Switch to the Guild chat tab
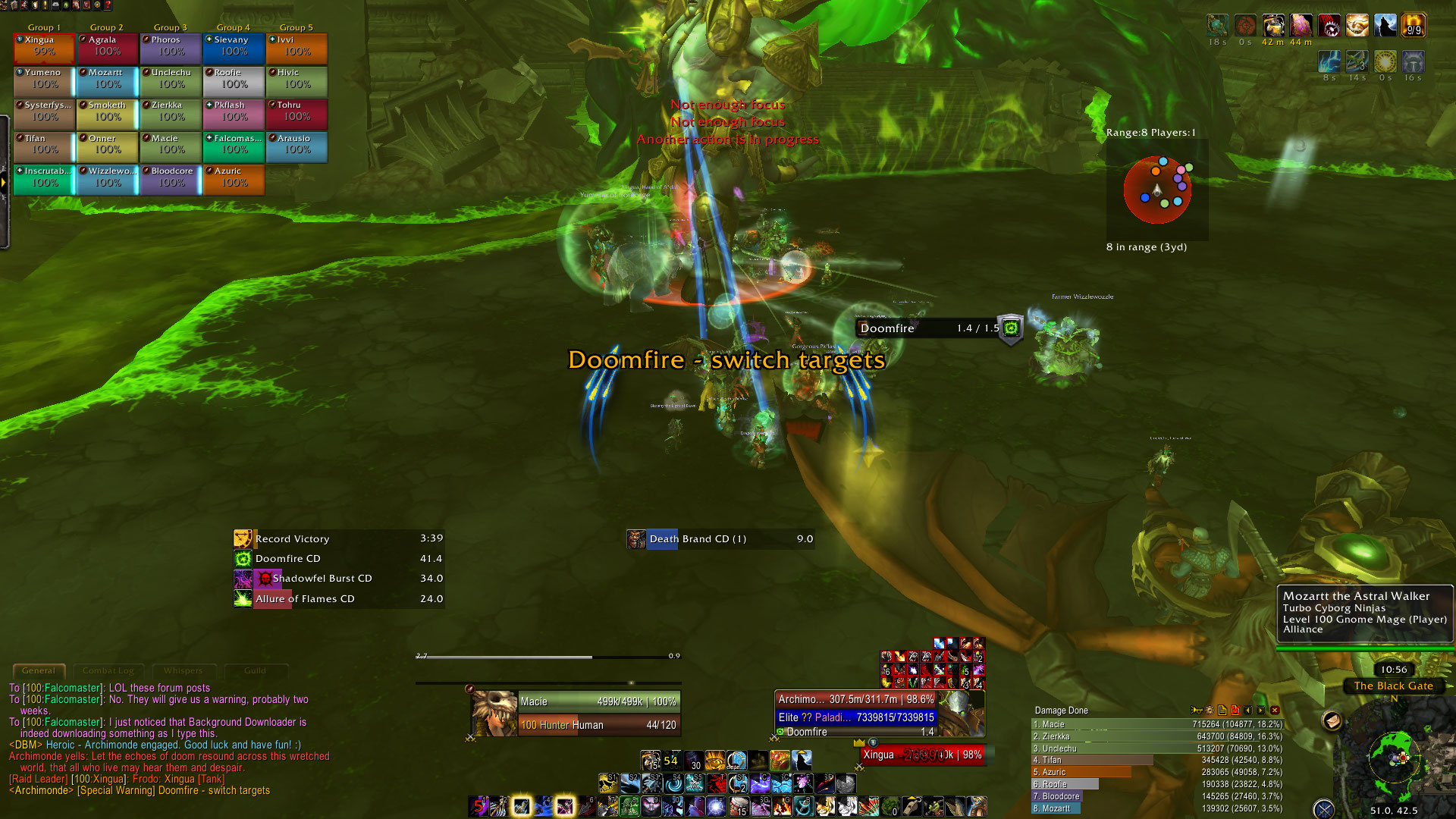 point(255,670)
